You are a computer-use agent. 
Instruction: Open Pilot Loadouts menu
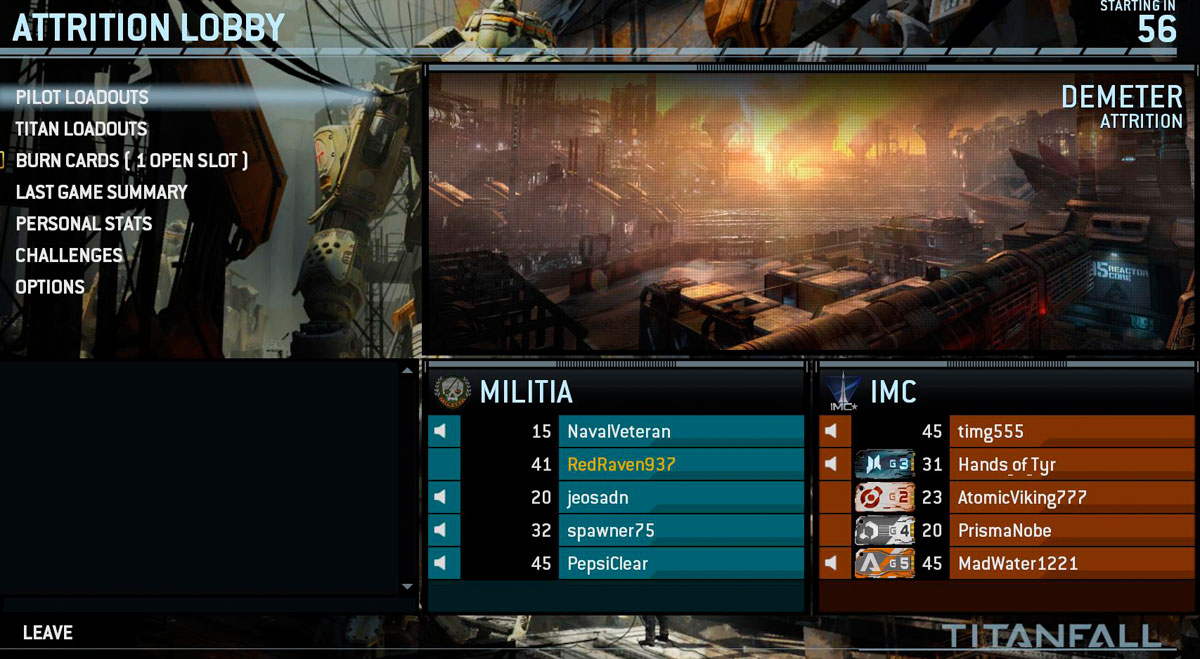pos(82,97)
